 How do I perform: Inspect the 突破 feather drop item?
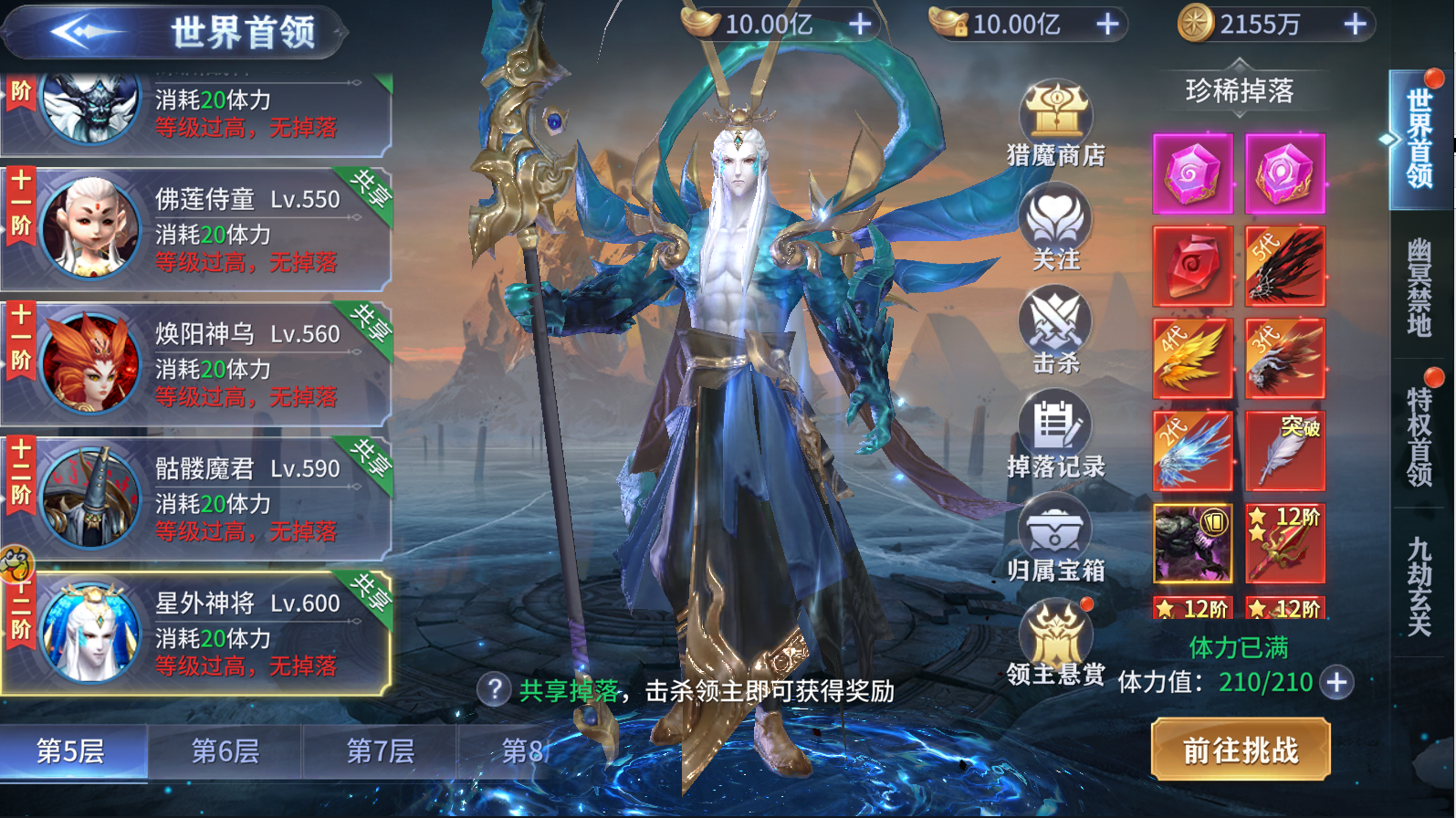click(1285, 450)
